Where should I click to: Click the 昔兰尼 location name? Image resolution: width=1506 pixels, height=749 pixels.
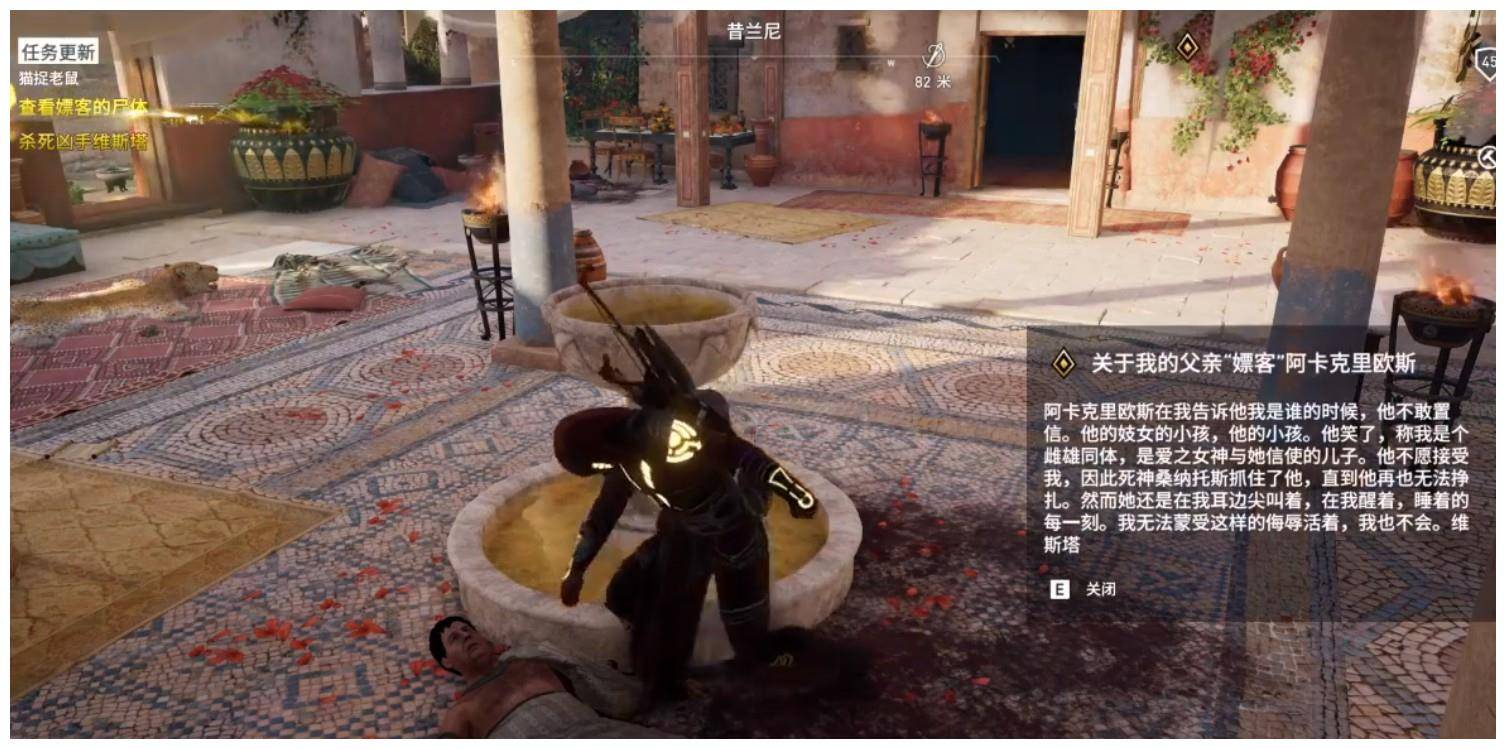click(753, 32)
